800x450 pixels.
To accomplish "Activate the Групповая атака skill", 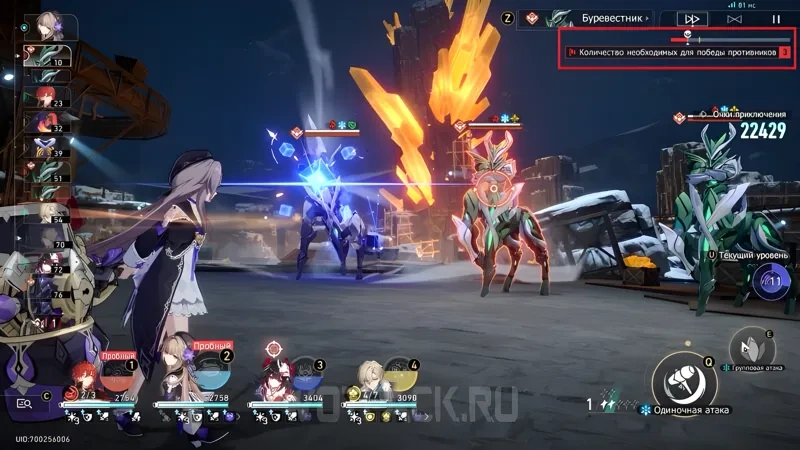I will pyautogui.click(x=751, y=347).
